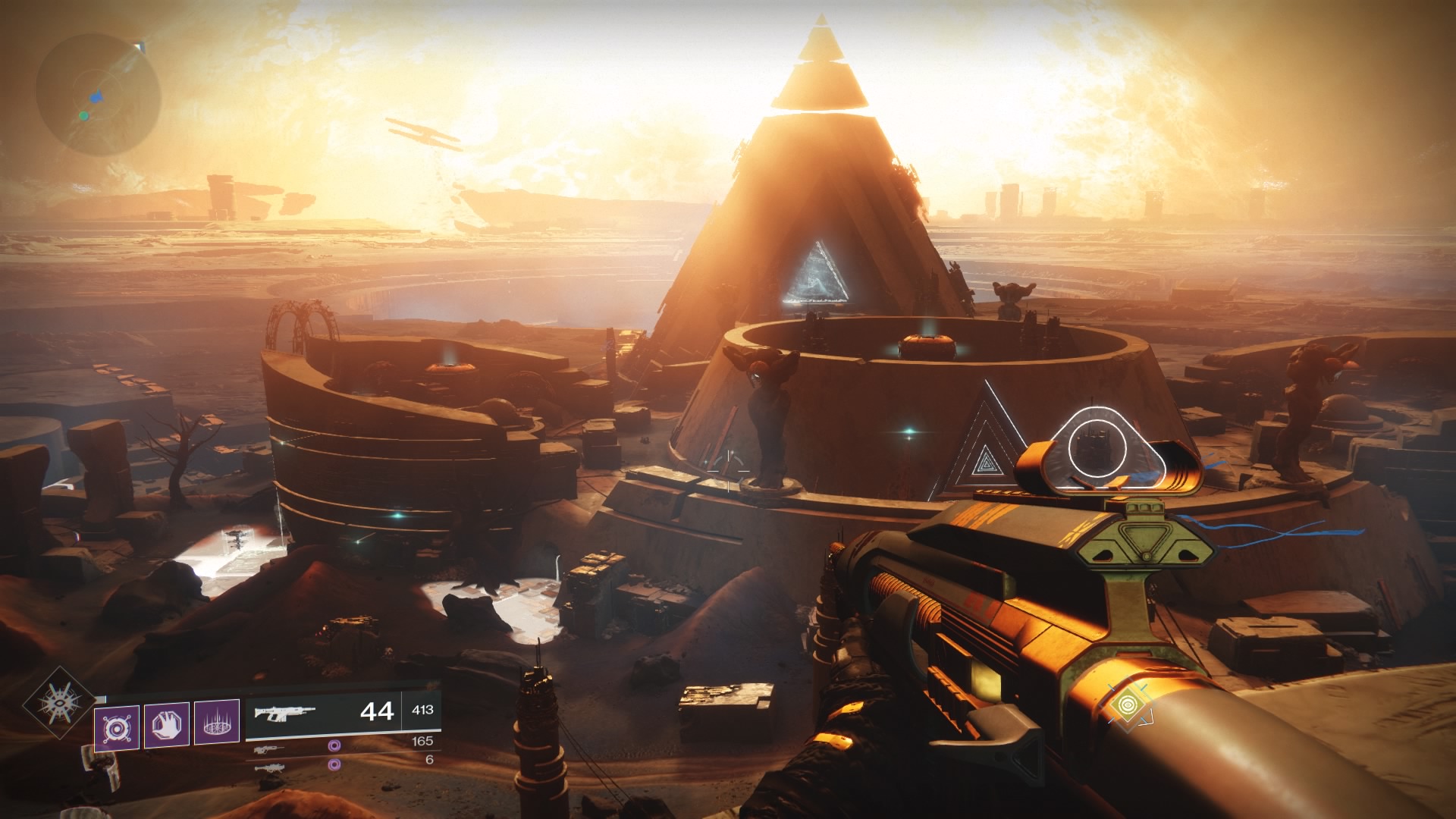This screenshot has height=819, width=1456.
Task: Click the circular radar in the corner
Action: pos(99,95)
